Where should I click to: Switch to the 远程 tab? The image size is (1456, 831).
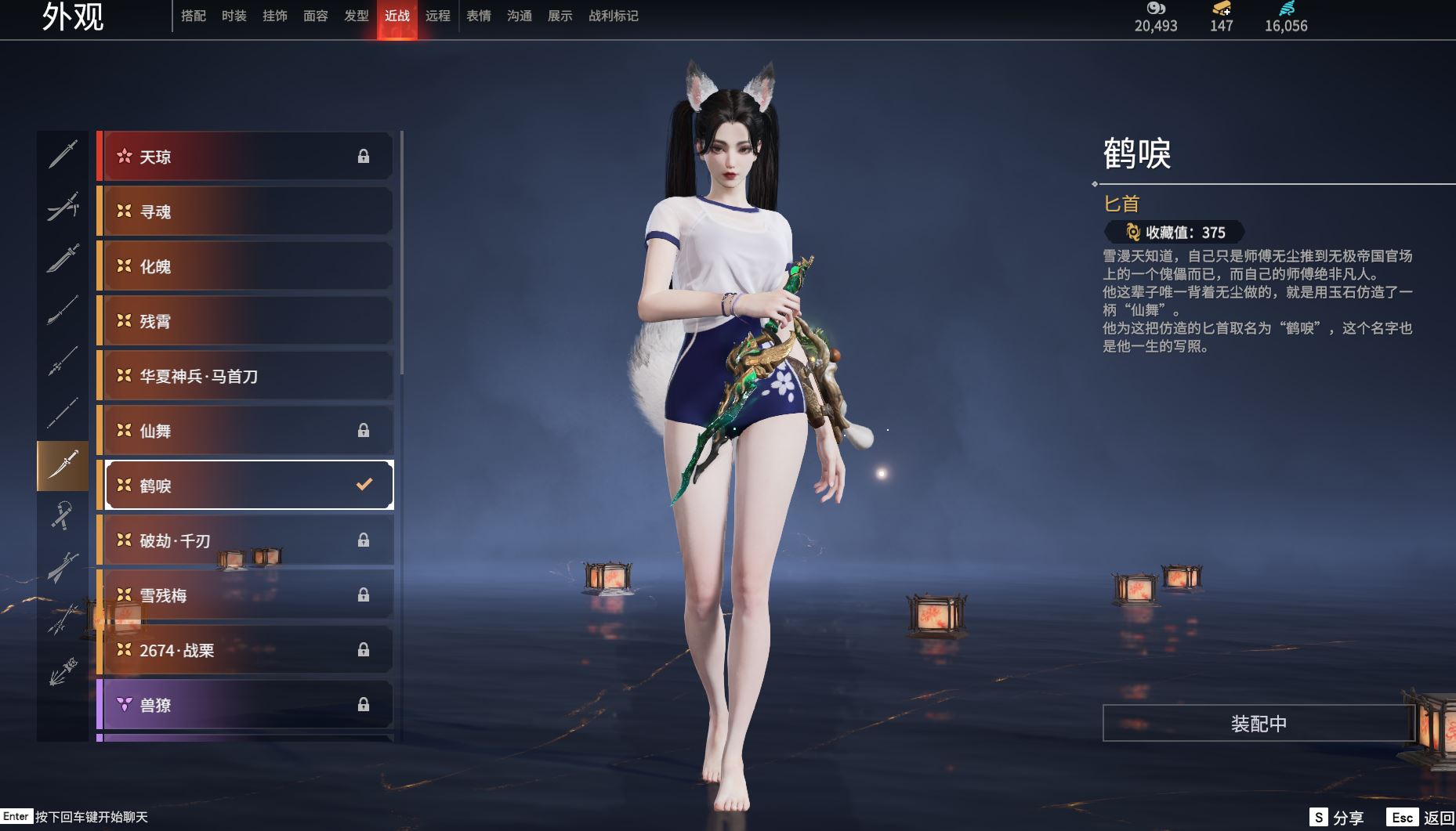pos(437,16)
